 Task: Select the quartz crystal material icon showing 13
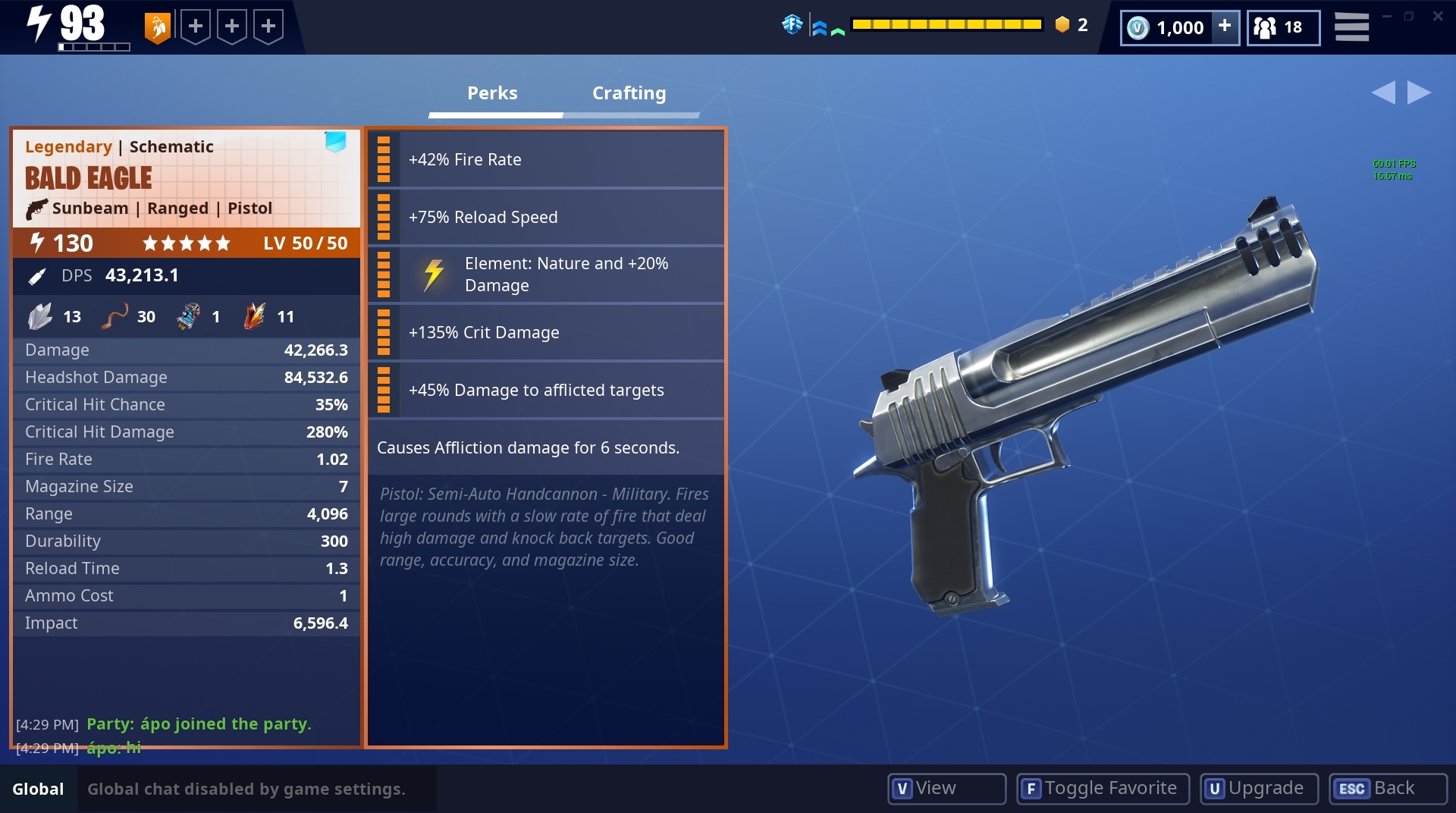click(41, 316)
